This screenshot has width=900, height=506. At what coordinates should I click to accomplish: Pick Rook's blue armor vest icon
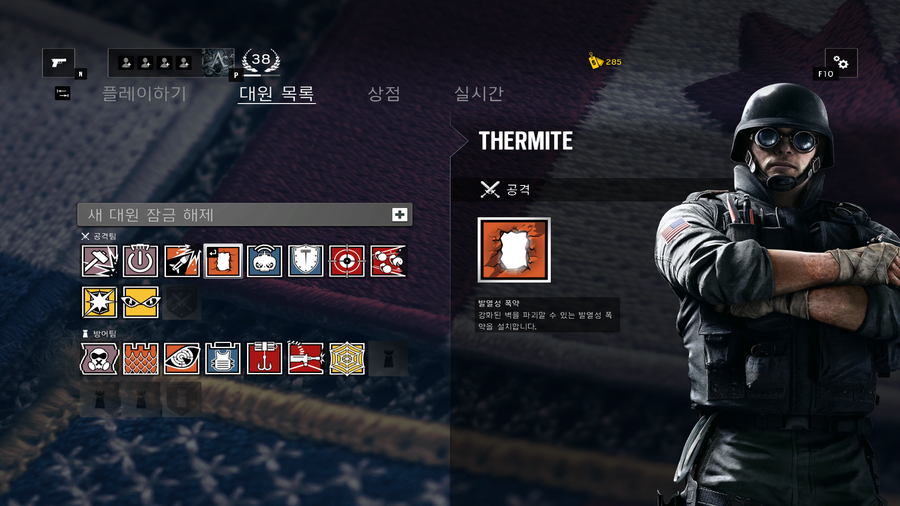point(223,358)
